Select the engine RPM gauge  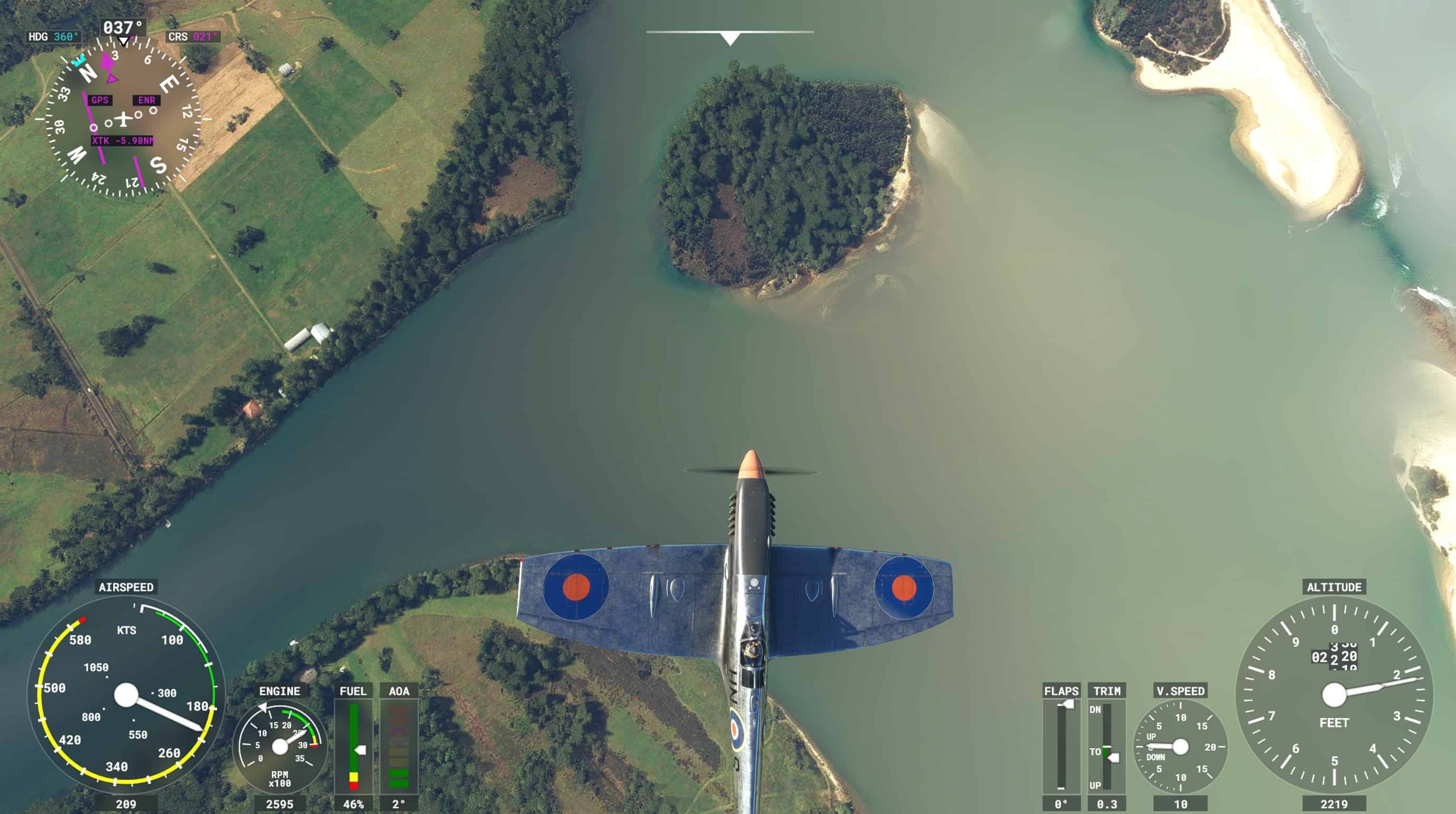point(280,746)
